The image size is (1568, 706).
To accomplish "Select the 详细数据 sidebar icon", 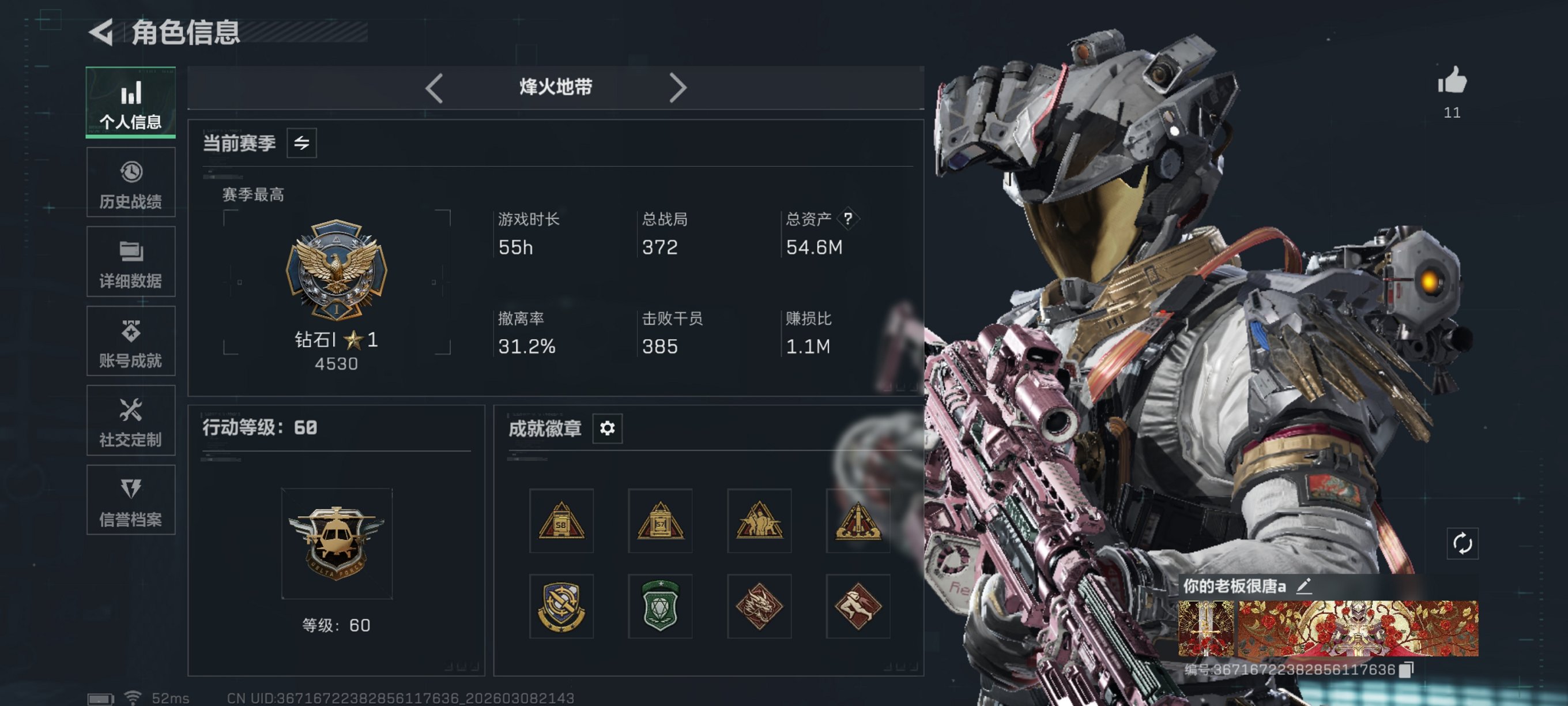I will pyautogui.click(x=131, y=262).
